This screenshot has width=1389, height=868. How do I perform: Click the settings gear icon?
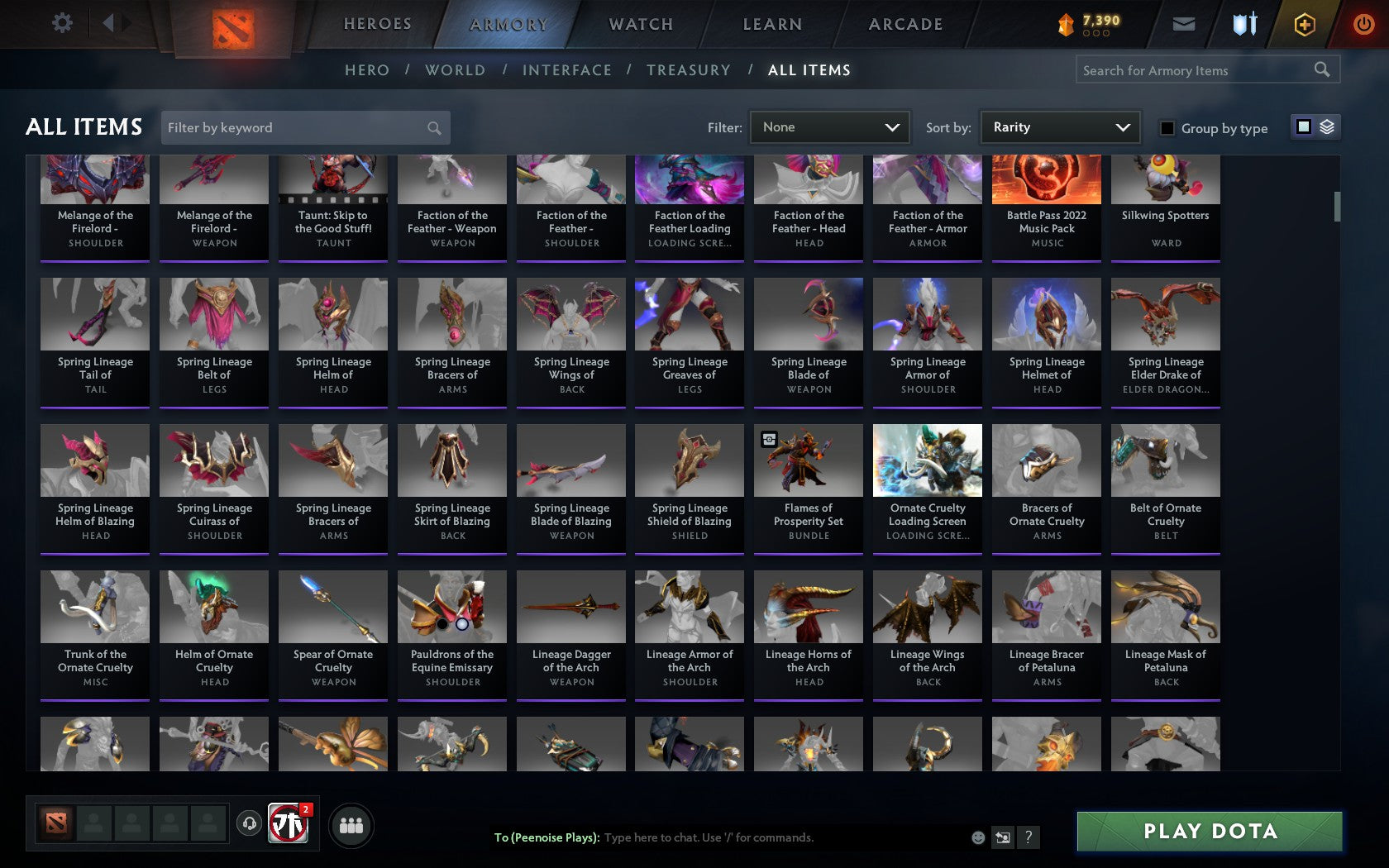(60, 23)
